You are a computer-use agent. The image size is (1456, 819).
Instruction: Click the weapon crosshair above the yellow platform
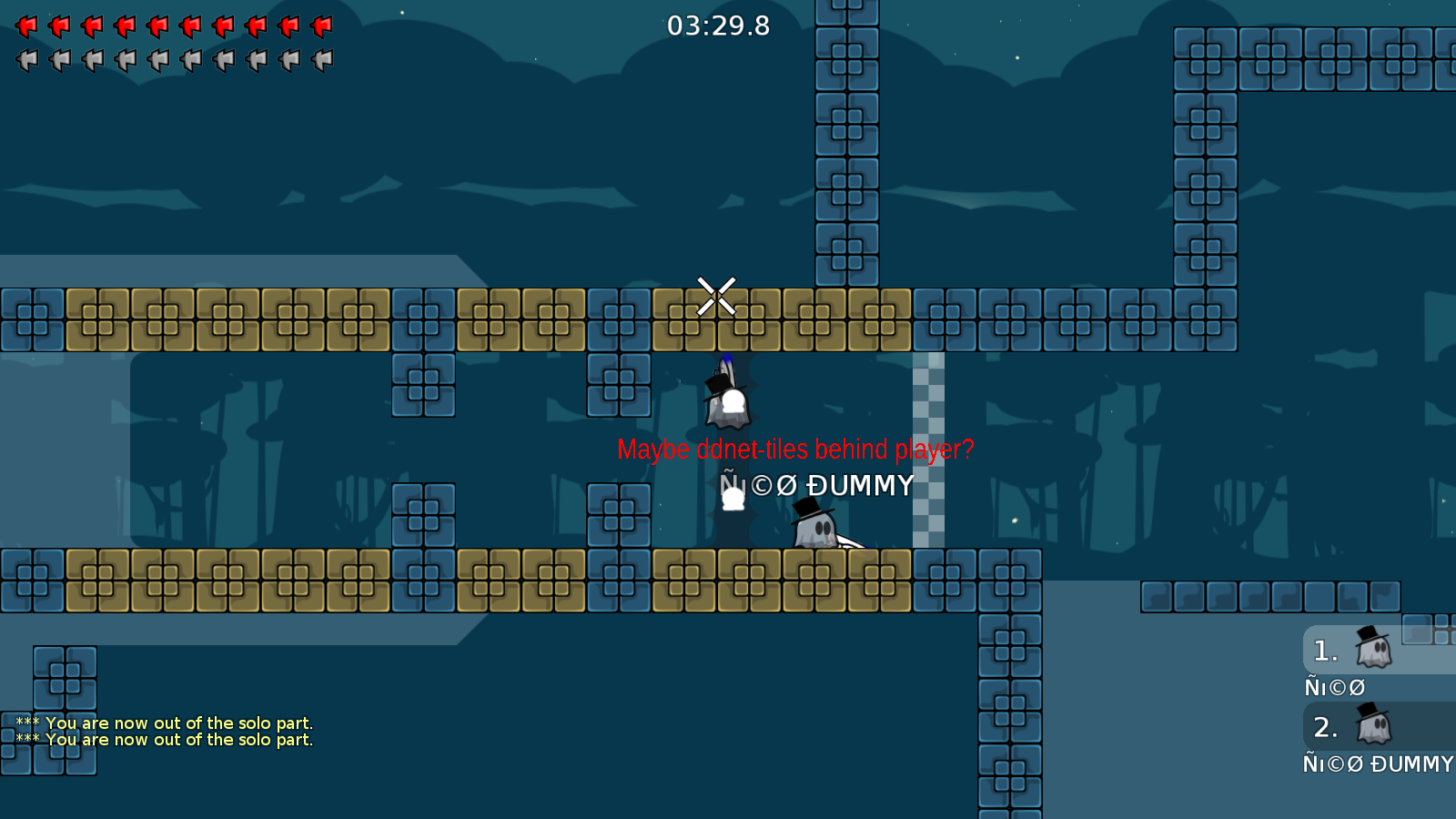(x=715, y=295)
